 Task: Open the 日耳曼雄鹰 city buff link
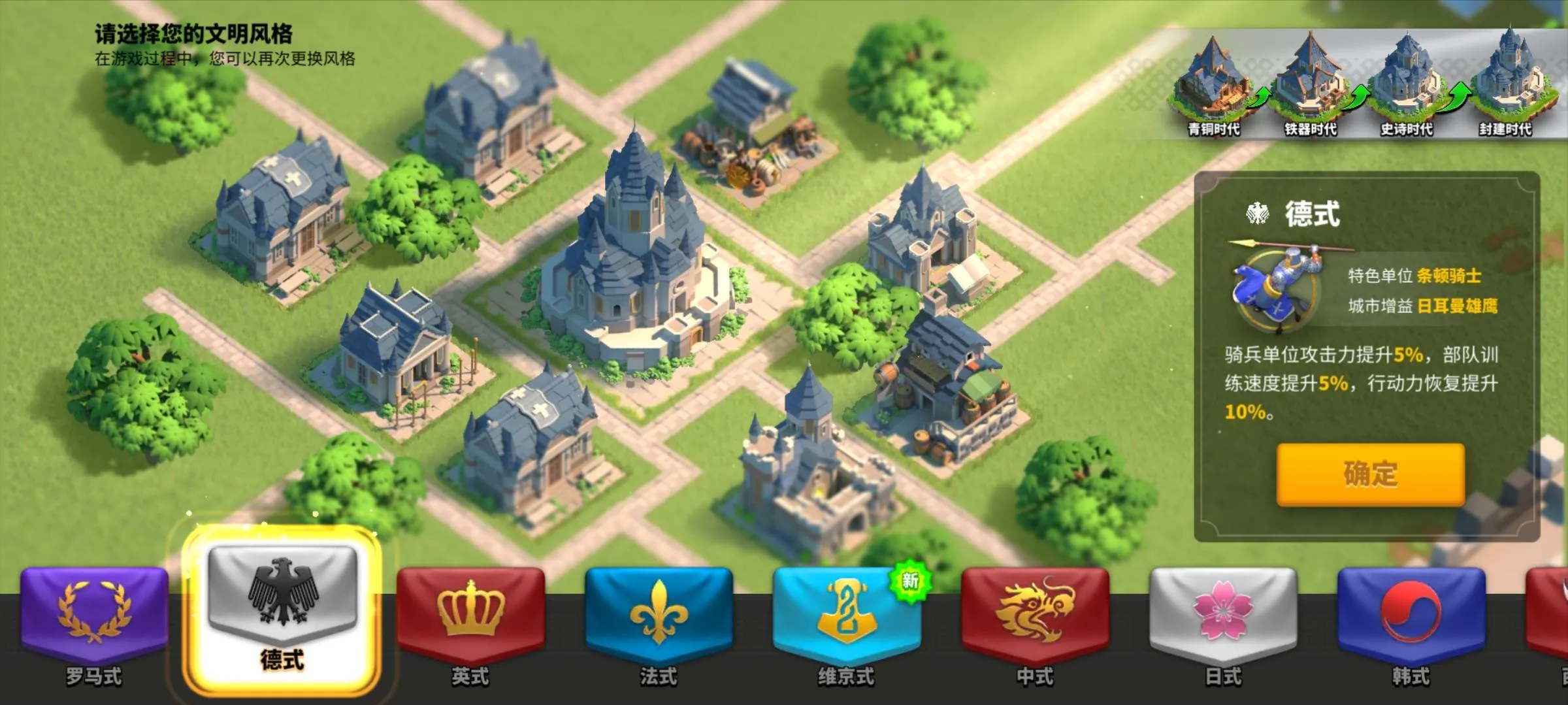pyautogui.click(x=1457, y=306)
